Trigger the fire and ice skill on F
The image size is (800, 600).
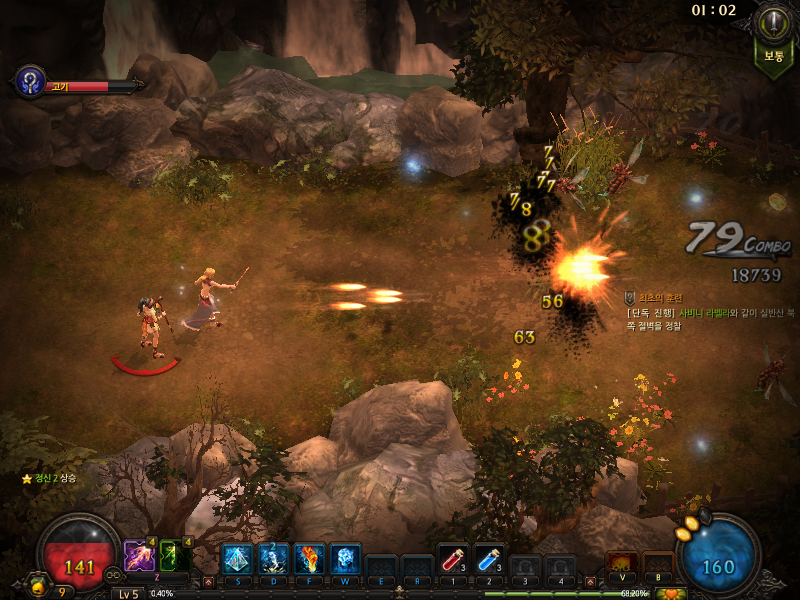pyautogui.click(x=310, y=558)
